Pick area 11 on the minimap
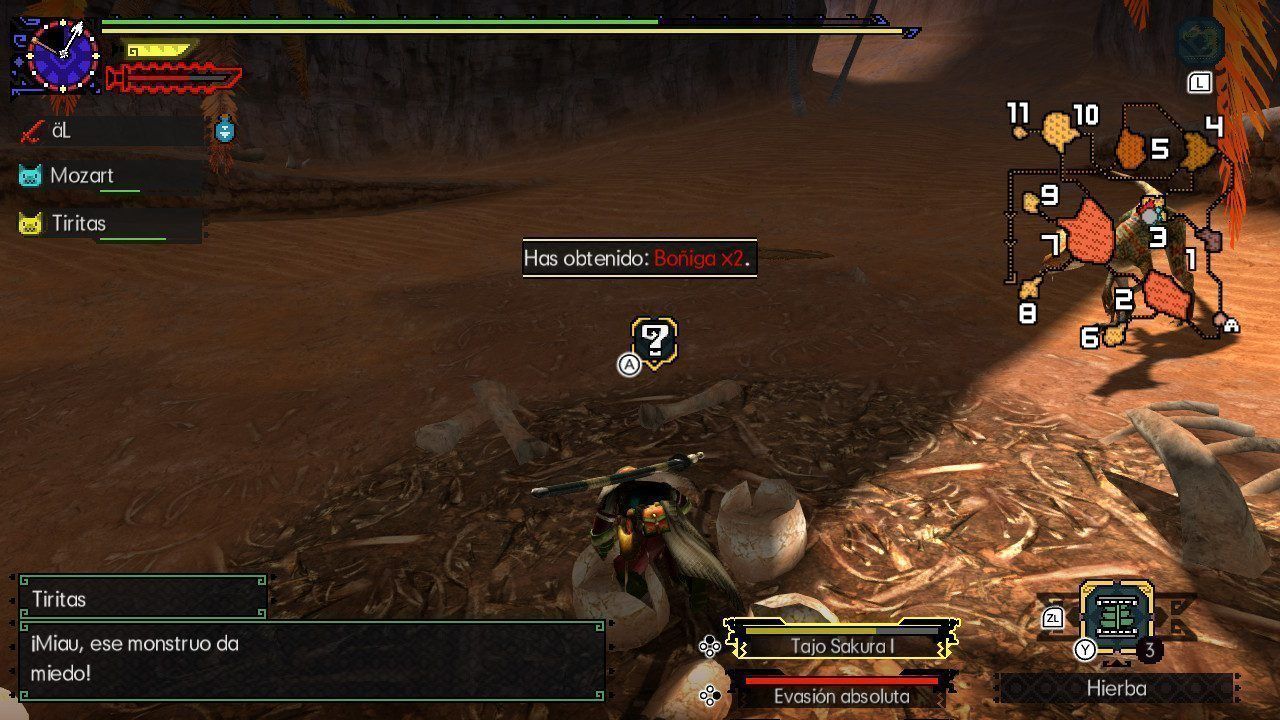The height and width of the screenshot is (720, 1280). pos(1019,130)
